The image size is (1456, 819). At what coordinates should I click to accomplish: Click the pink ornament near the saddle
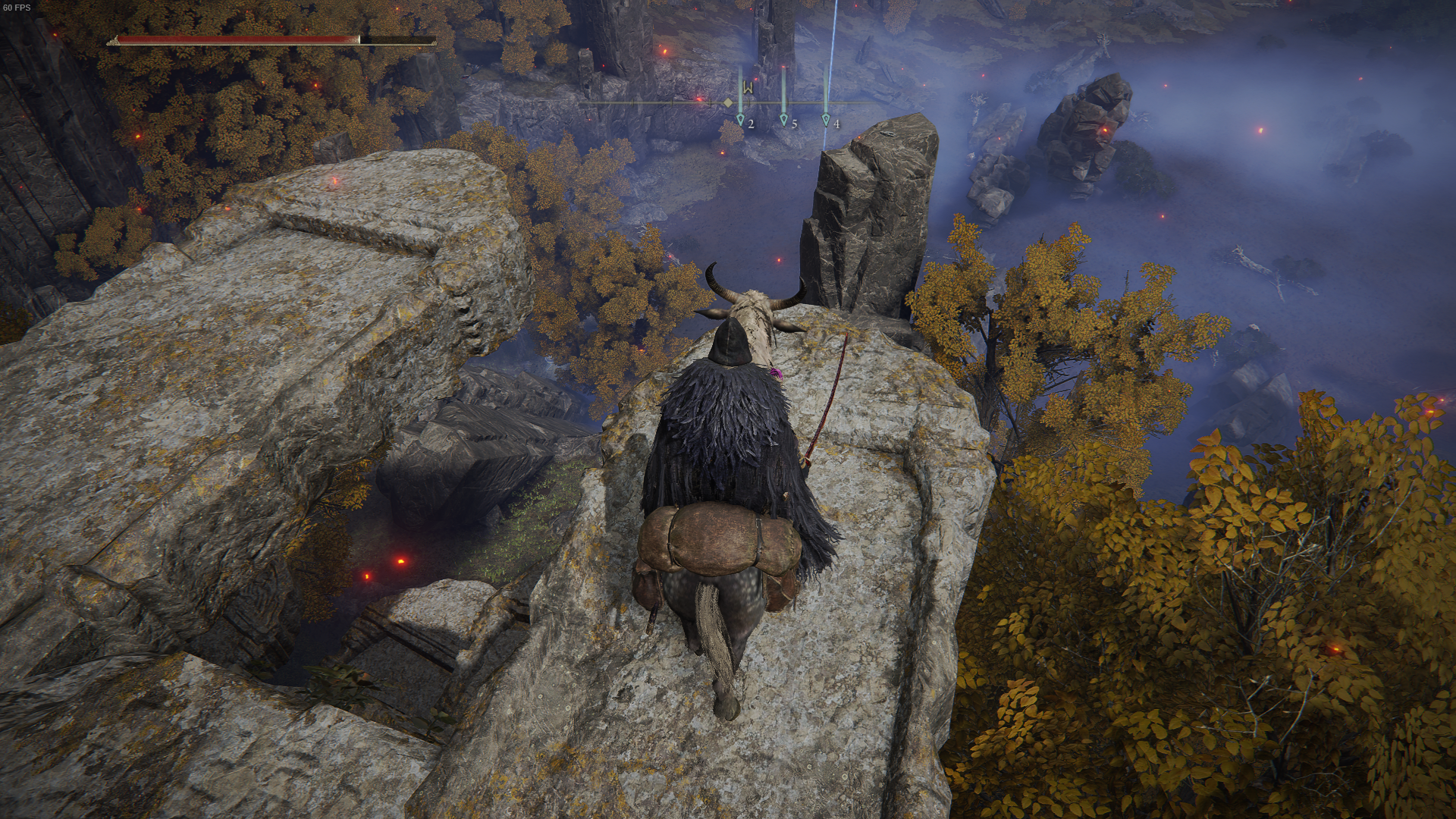776,373
